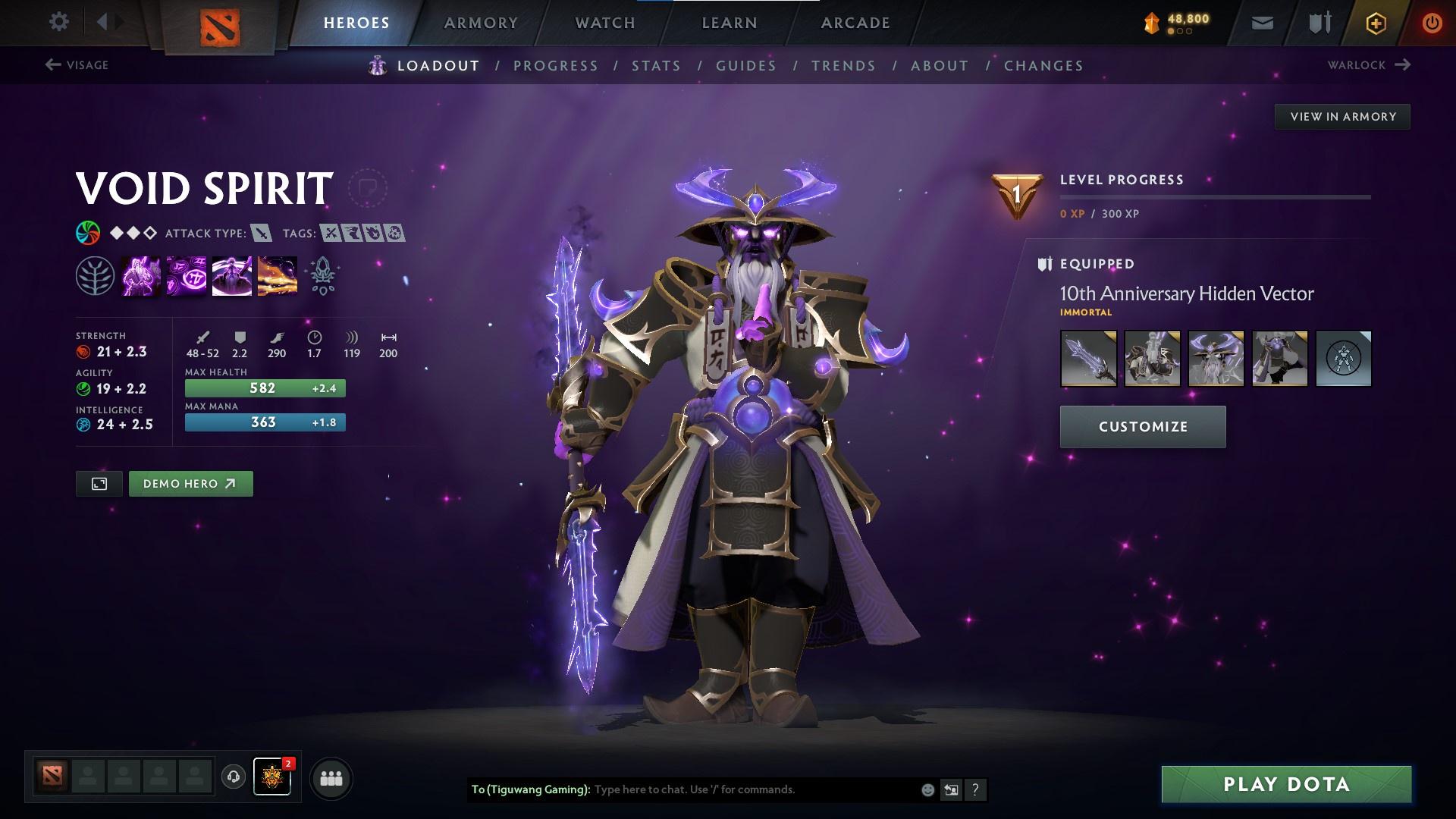Open the Astral Step ultimate ability icon
Image resolution: width=1456 pixels, height=819 pixels.
pyautogui.click(x=275, y=275)
